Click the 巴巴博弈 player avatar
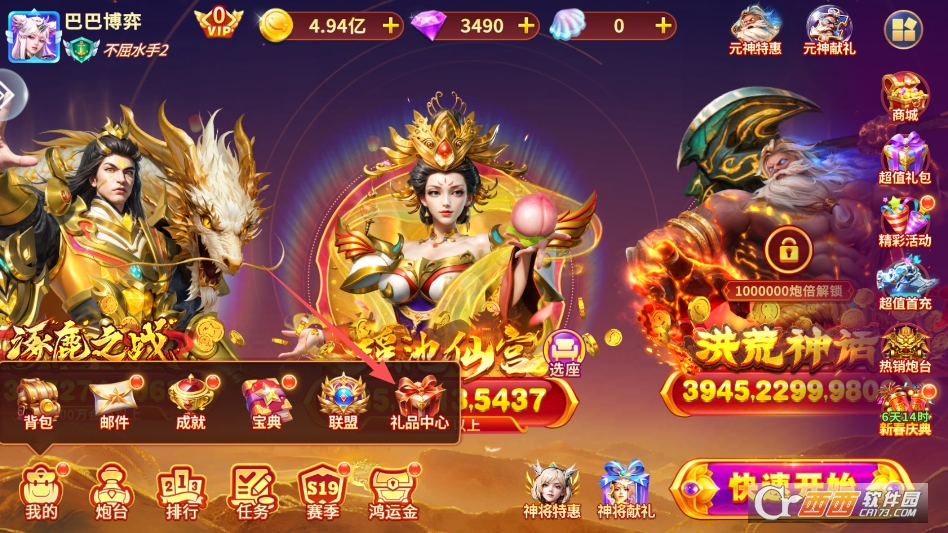948x533 pixels. tap(34, 35)
